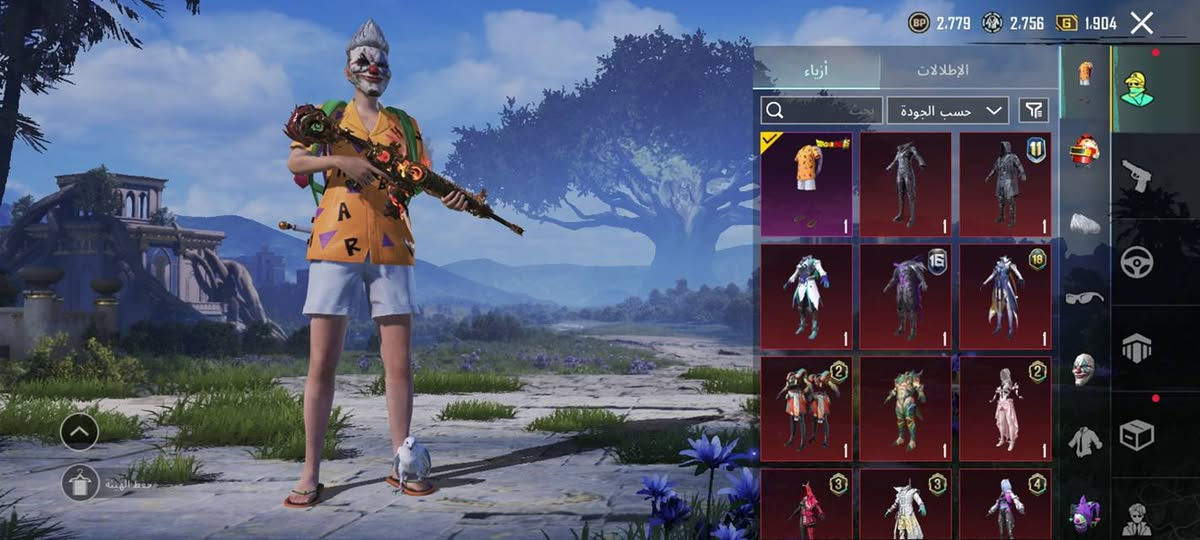Select the green and gold armor outfit
1200x540 pixels.
[905, 409]
